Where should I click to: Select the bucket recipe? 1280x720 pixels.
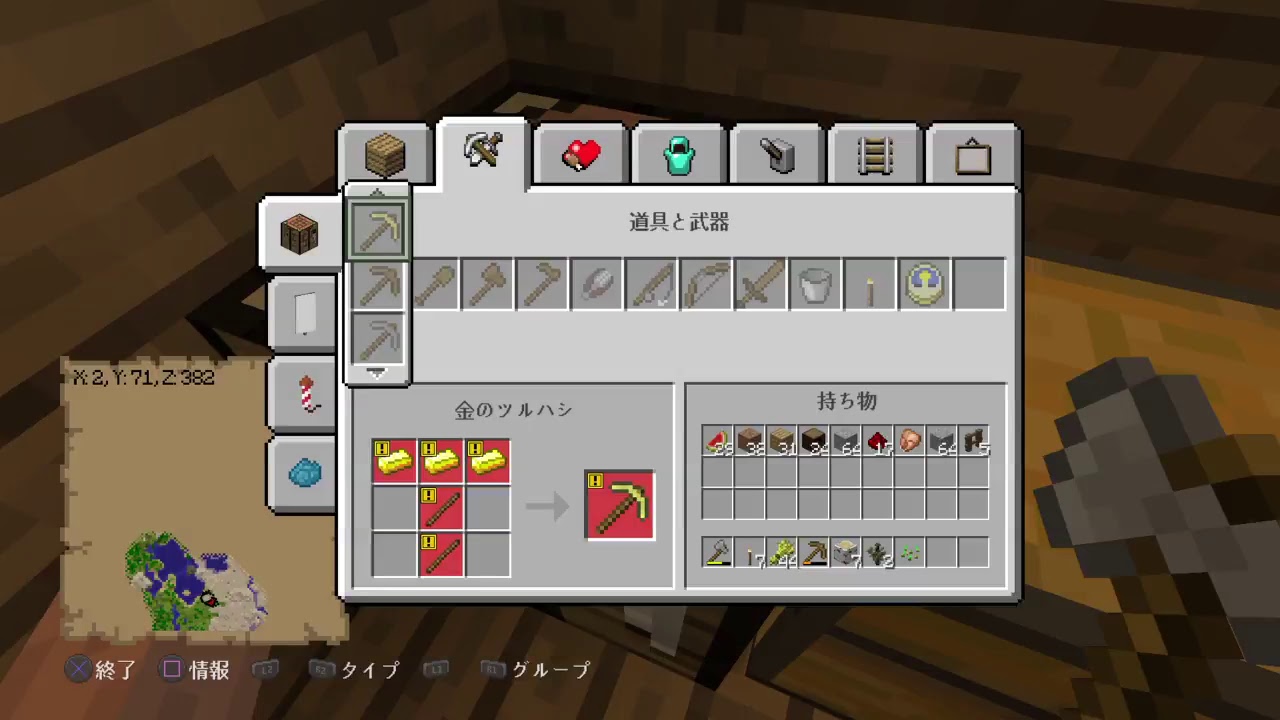point(815,284)
